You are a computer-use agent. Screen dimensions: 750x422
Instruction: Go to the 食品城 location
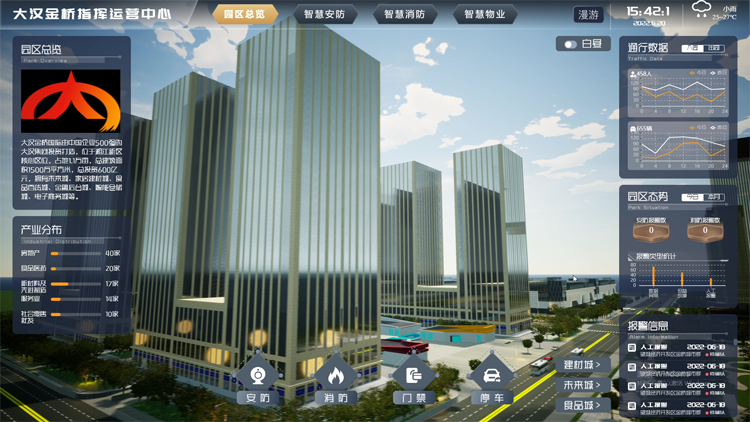582,405
